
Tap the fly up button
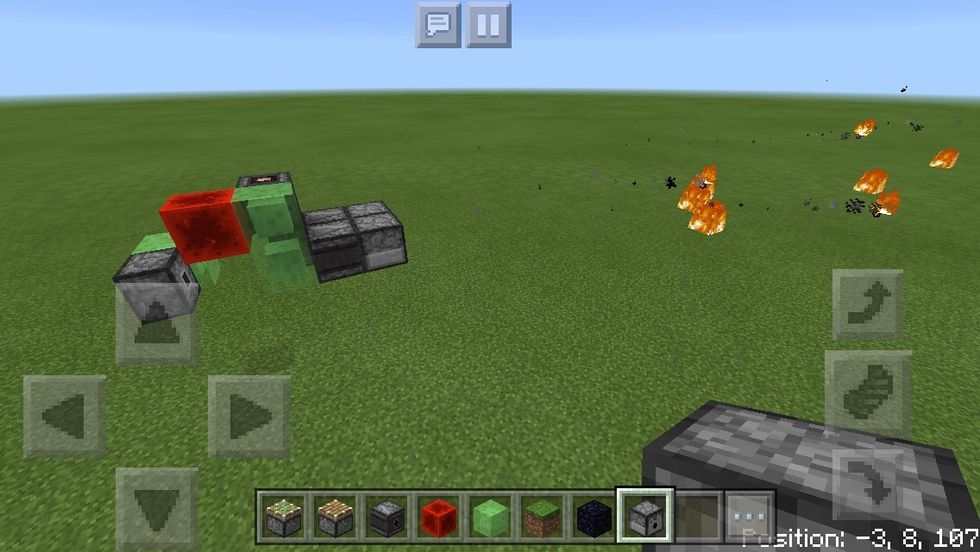868,305
